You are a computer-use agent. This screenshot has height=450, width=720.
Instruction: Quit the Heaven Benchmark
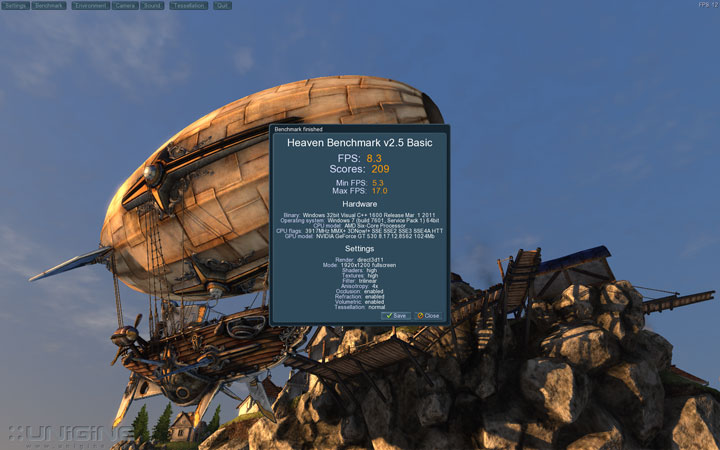pos(222,5)
